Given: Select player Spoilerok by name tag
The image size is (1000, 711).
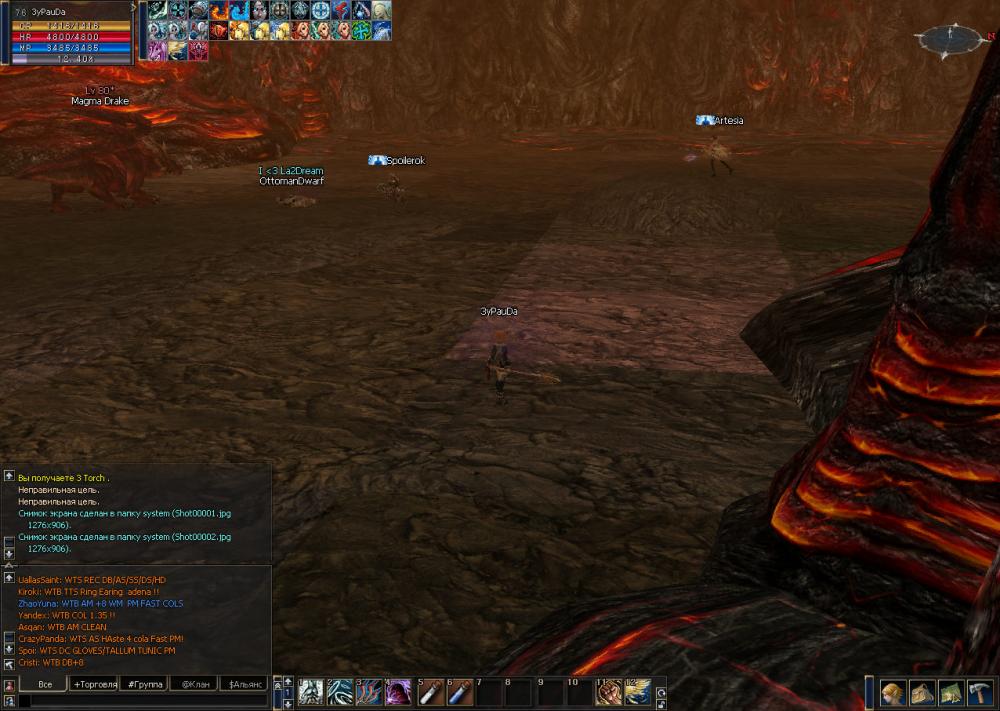Looking at the screenshot, I should (405, 160).
